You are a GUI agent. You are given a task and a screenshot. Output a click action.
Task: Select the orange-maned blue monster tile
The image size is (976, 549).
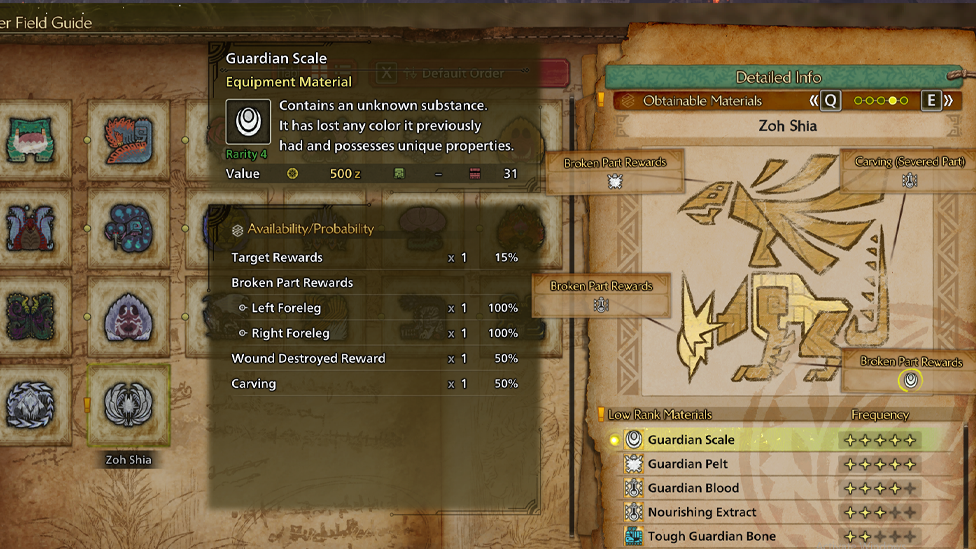coord(128,140)
